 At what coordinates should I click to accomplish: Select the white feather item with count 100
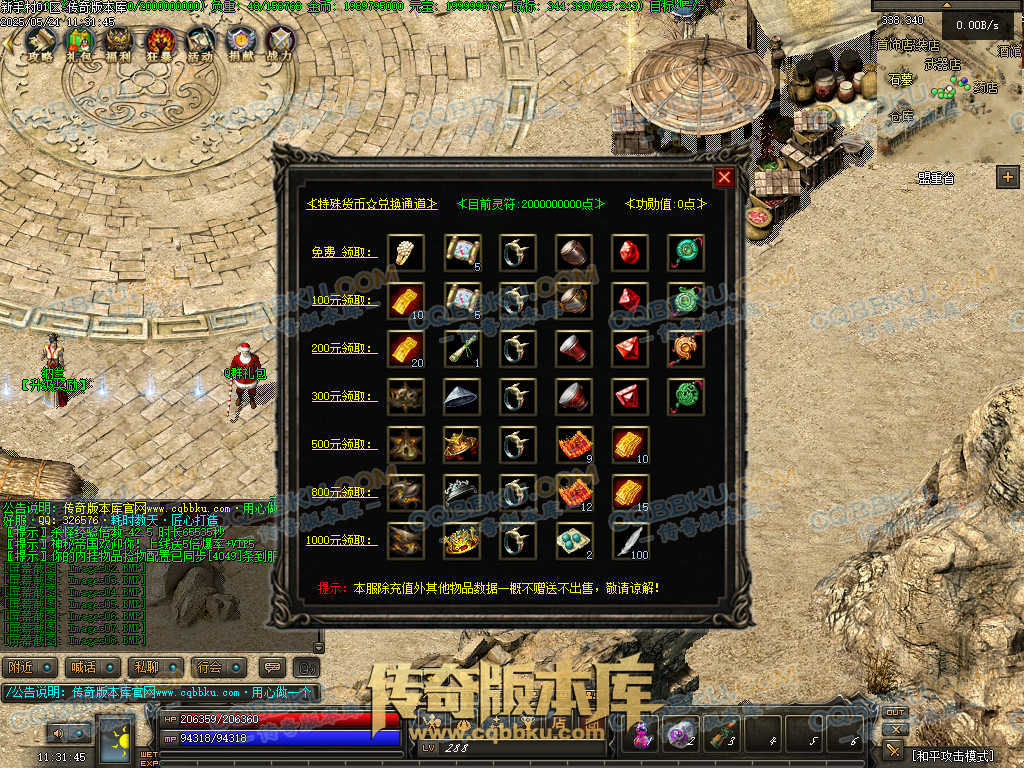coord(631,541)
